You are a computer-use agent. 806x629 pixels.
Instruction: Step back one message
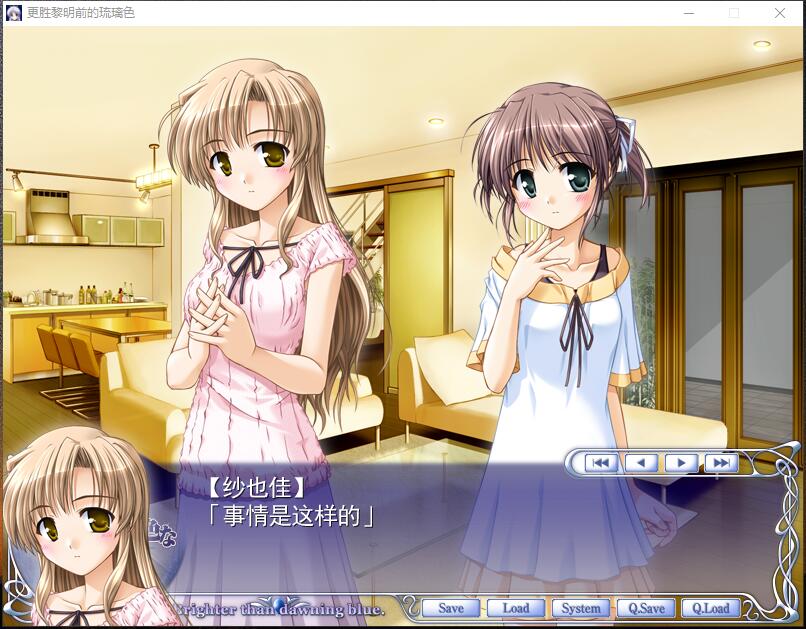click(x=641, y=462)
